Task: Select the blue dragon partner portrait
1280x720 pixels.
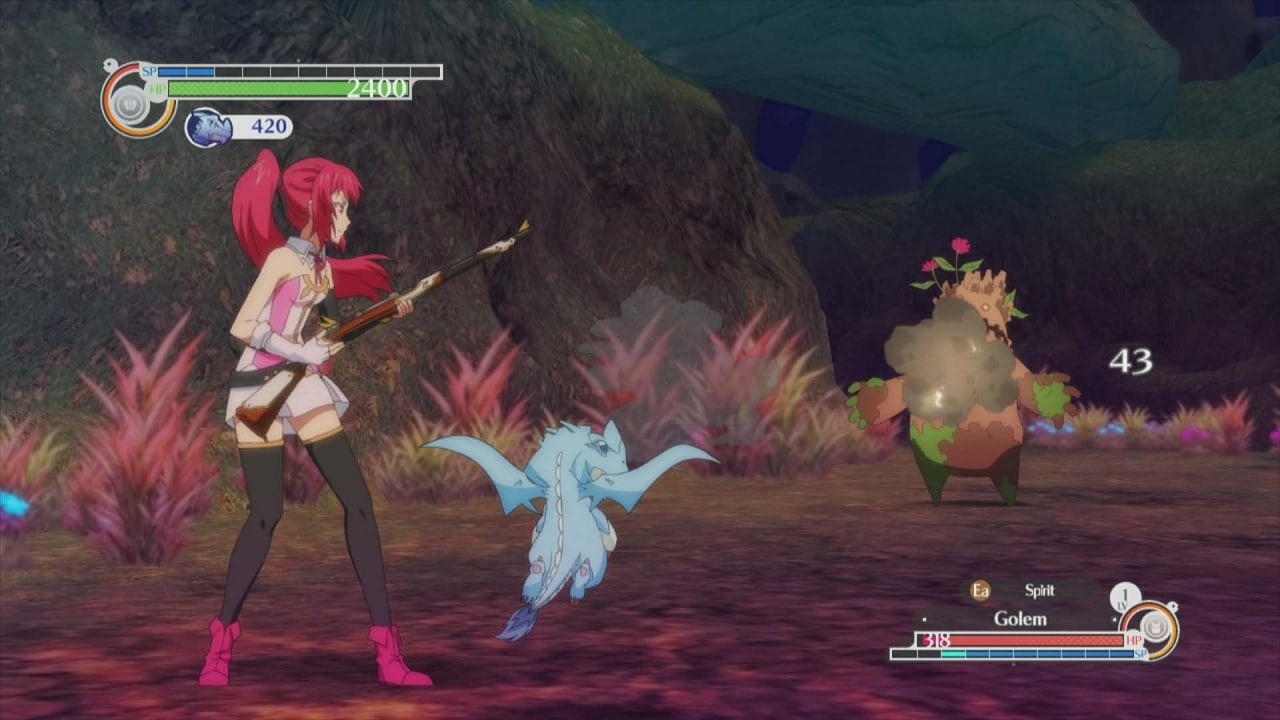Action: 208,127
